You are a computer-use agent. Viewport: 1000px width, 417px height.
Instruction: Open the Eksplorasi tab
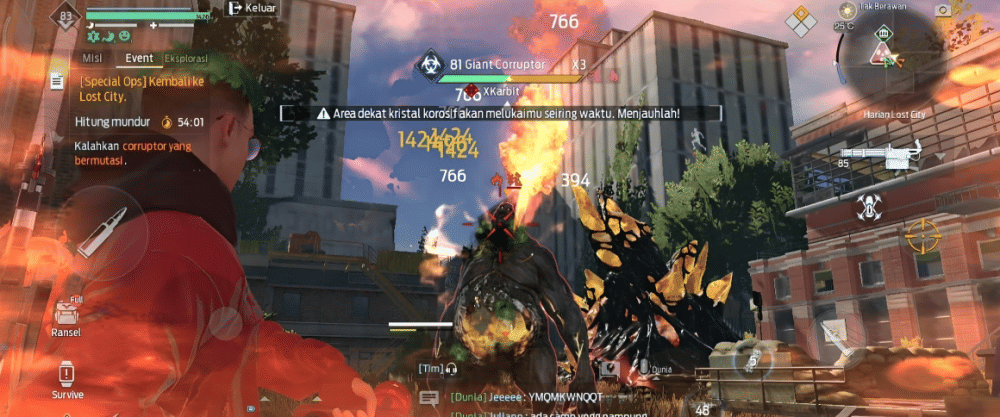coord(187,59)
